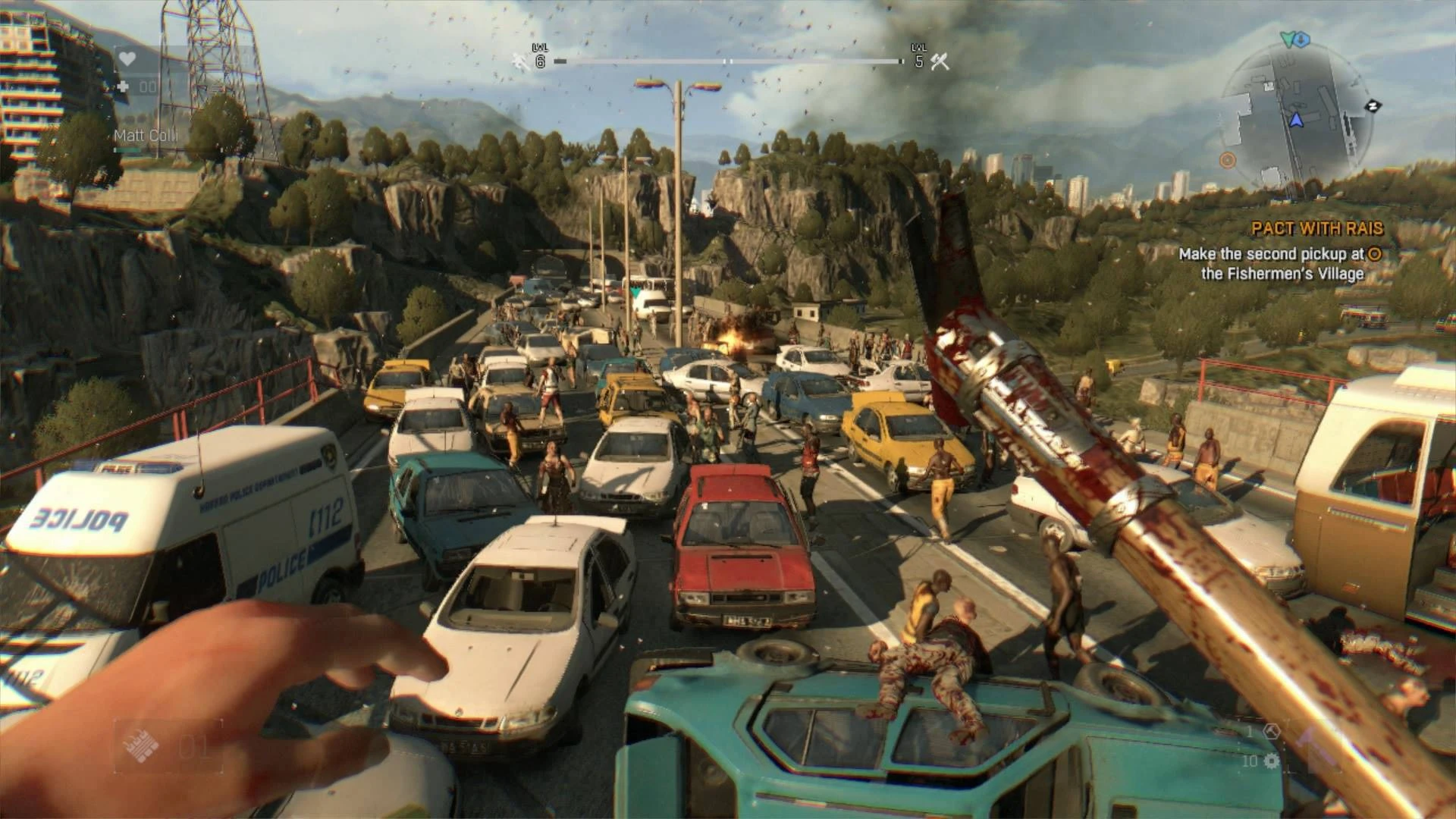Click the orange objective marker beside minimap

click(1228, 160)
